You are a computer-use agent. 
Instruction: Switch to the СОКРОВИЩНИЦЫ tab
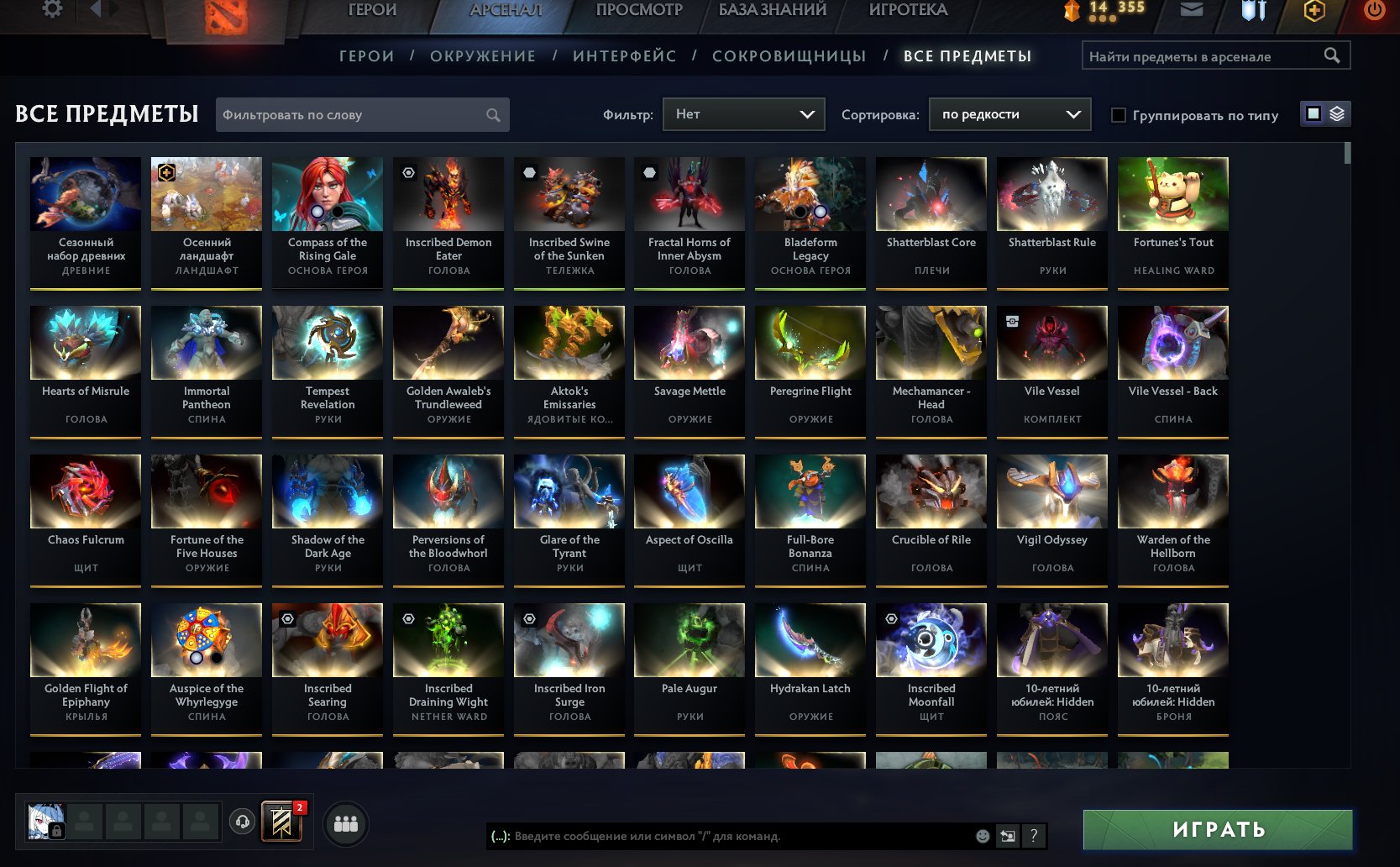(x=790, y=55)
